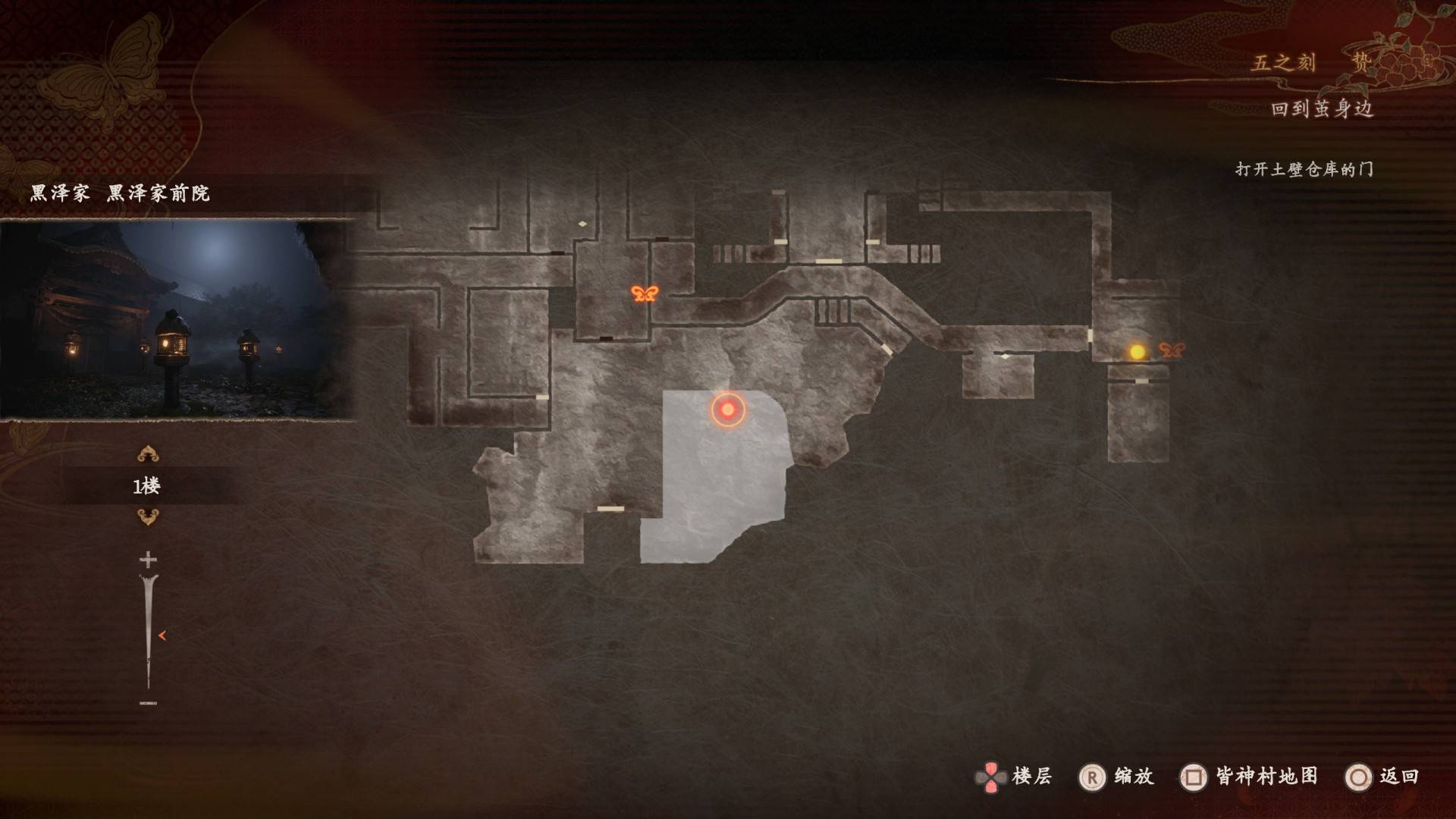Select the glowing yellow objective marker
This screenshot has height=819, width=1456.
1137,352
